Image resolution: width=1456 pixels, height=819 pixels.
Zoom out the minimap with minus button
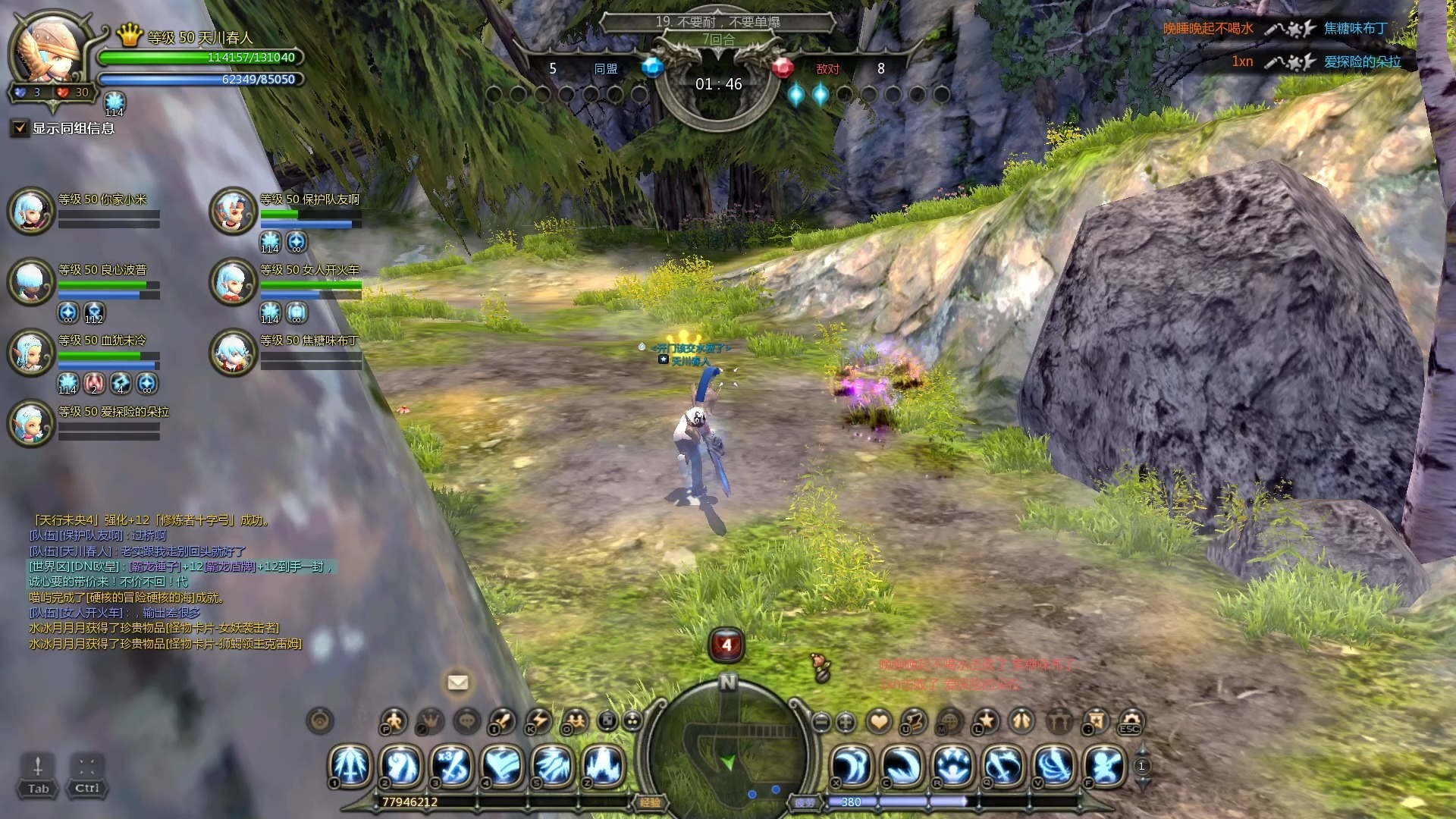(821, 722)
